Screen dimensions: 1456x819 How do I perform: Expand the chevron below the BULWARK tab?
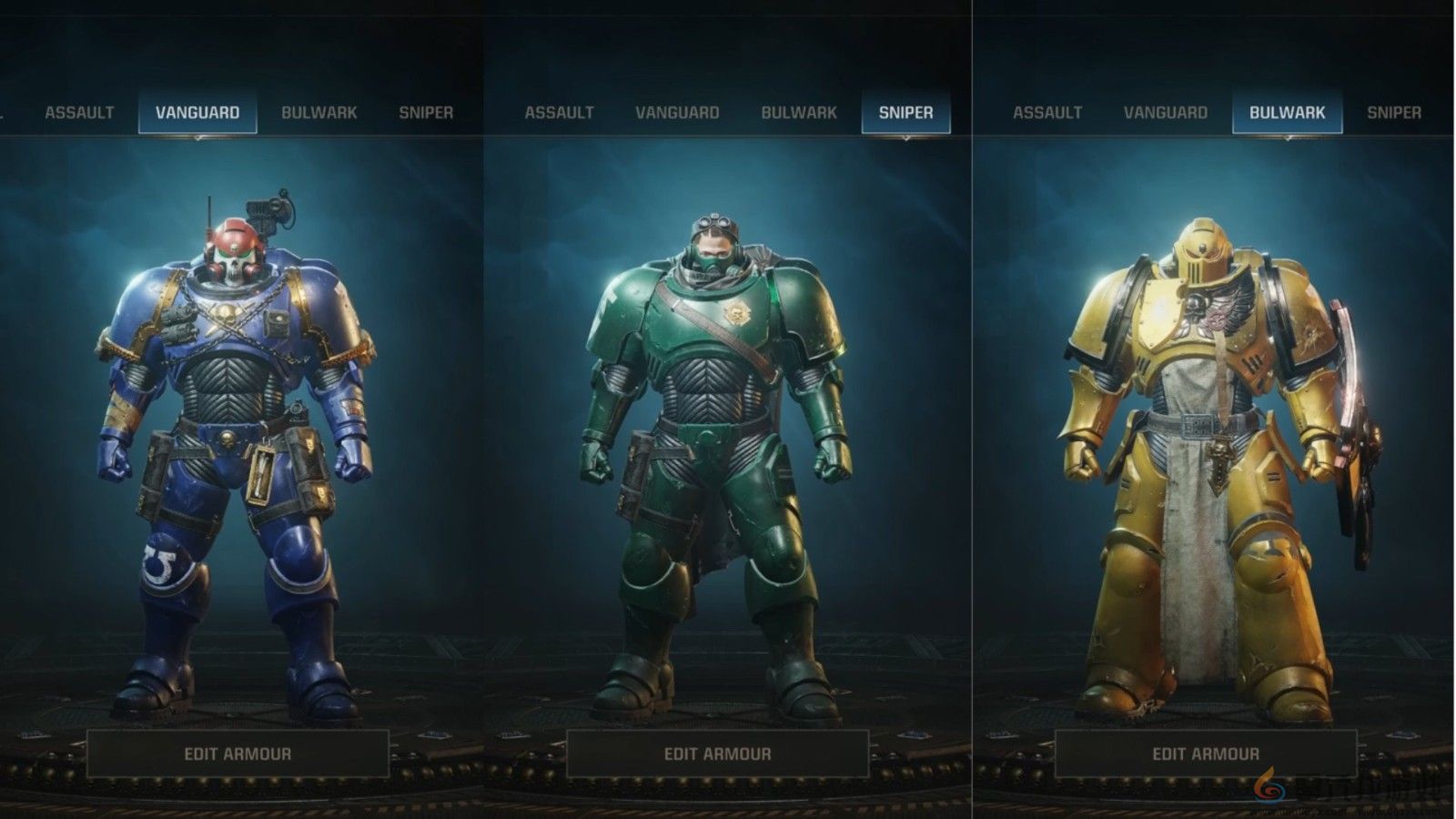1289,139
